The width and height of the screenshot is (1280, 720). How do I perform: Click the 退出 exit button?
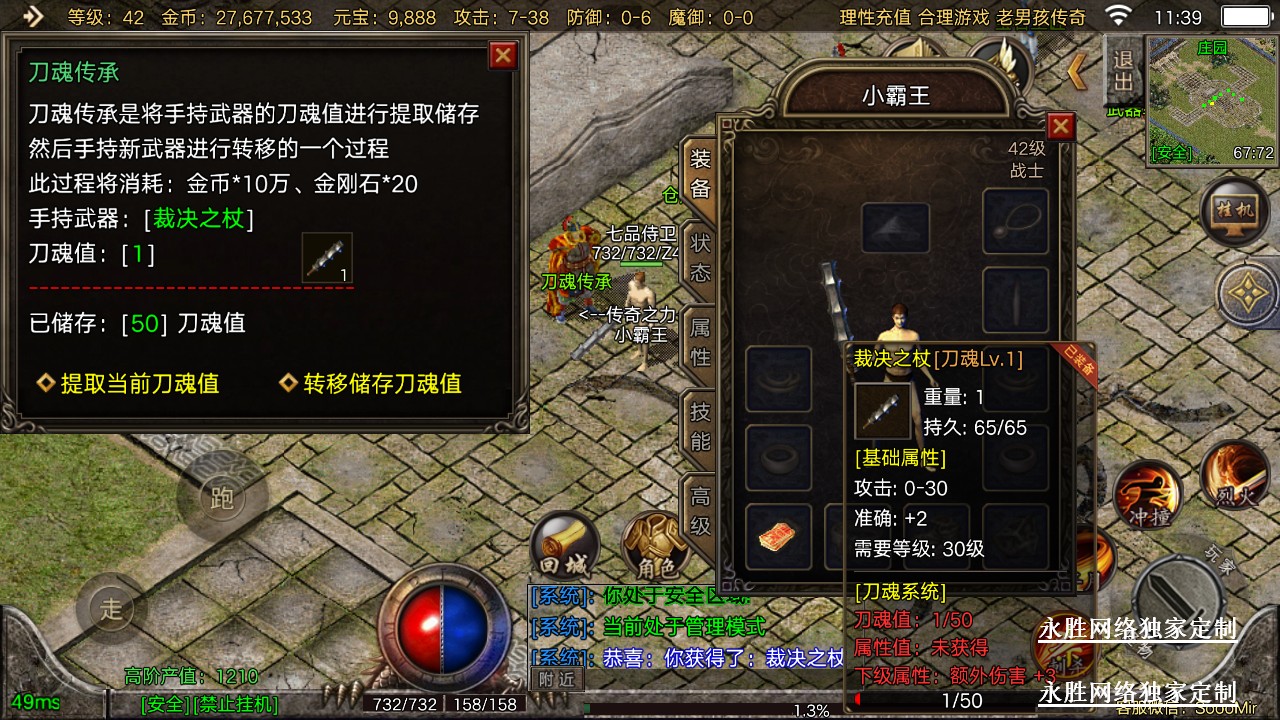1123,70
